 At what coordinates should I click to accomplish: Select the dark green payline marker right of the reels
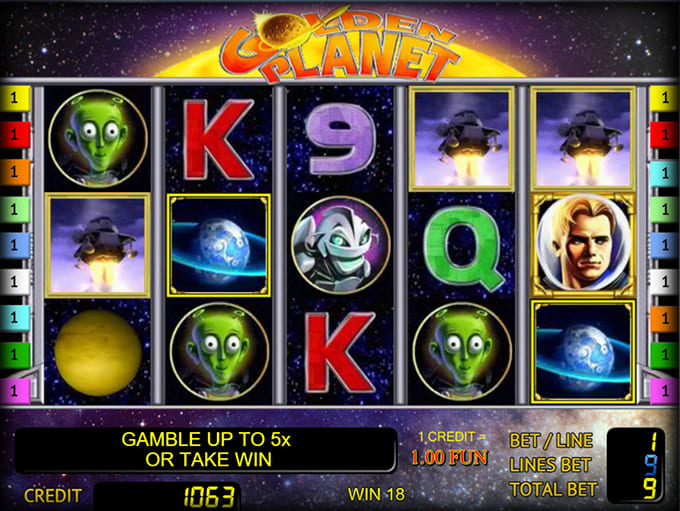(x=663, y=353)
